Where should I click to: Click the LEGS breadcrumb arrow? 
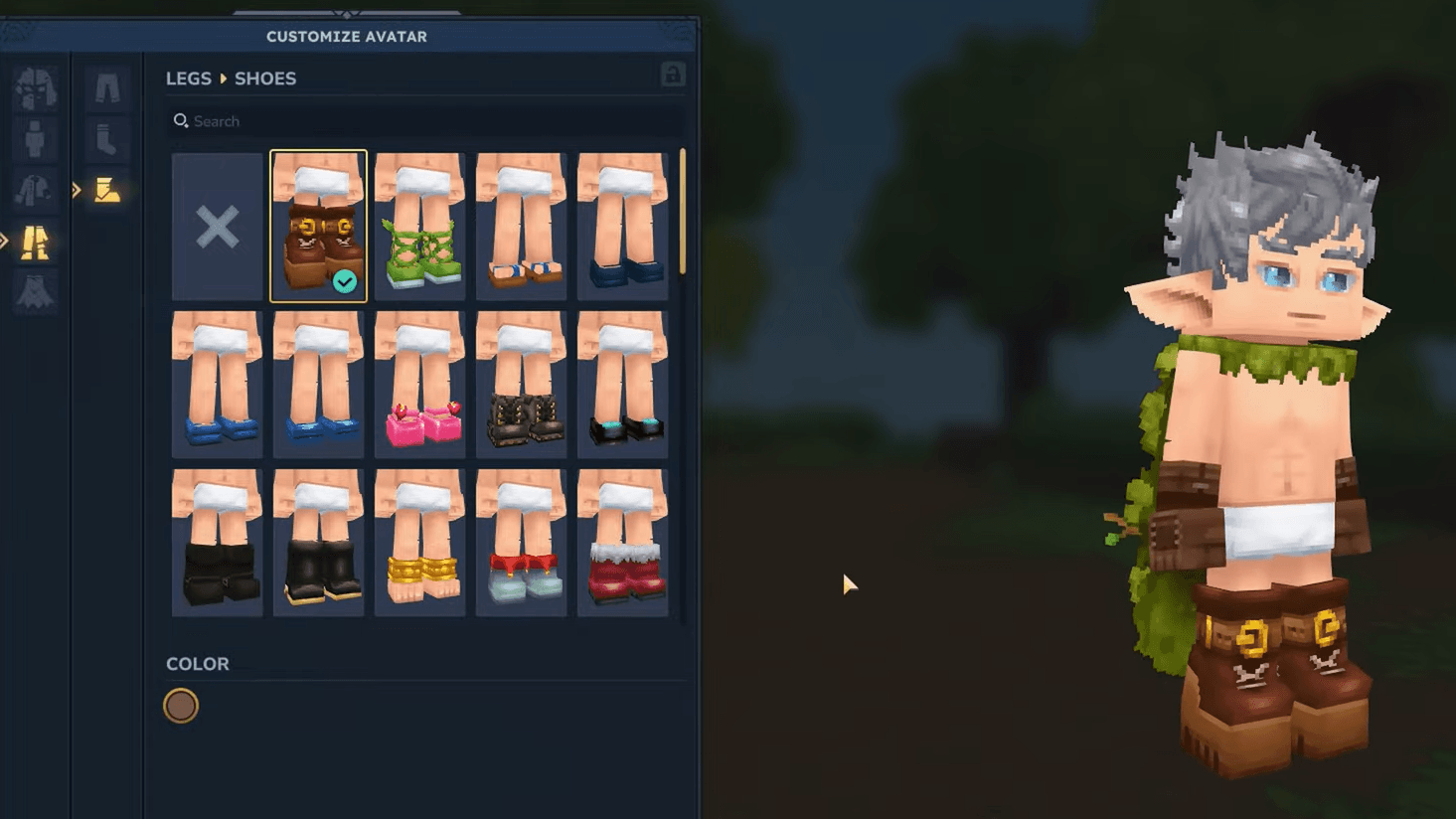223,79
